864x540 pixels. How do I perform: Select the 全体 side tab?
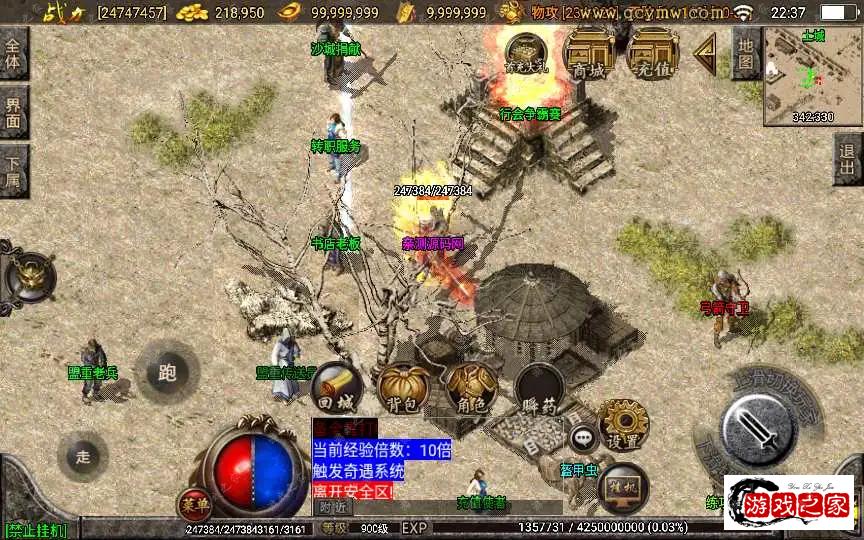point(13,53)
